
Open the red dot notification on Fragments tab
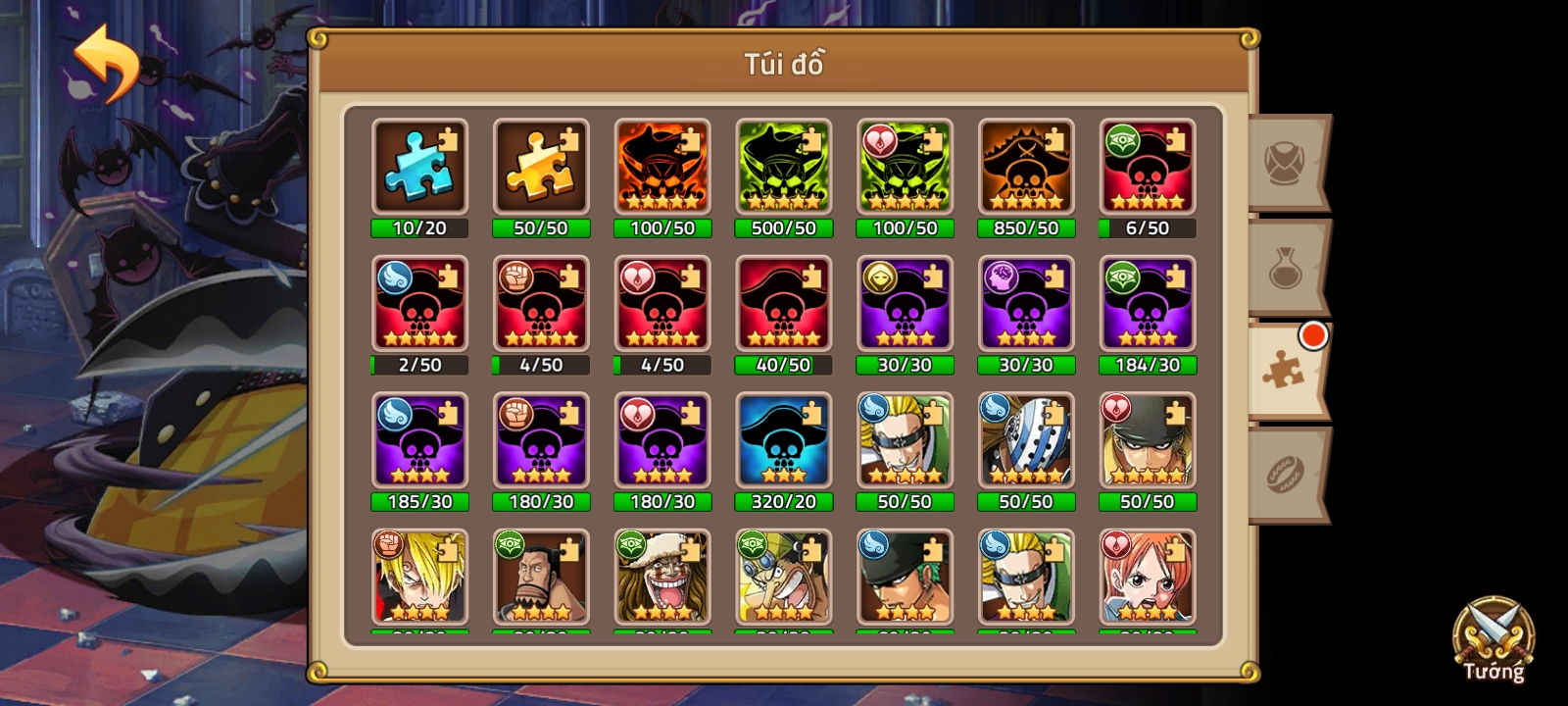click(x=1312, y=334)
